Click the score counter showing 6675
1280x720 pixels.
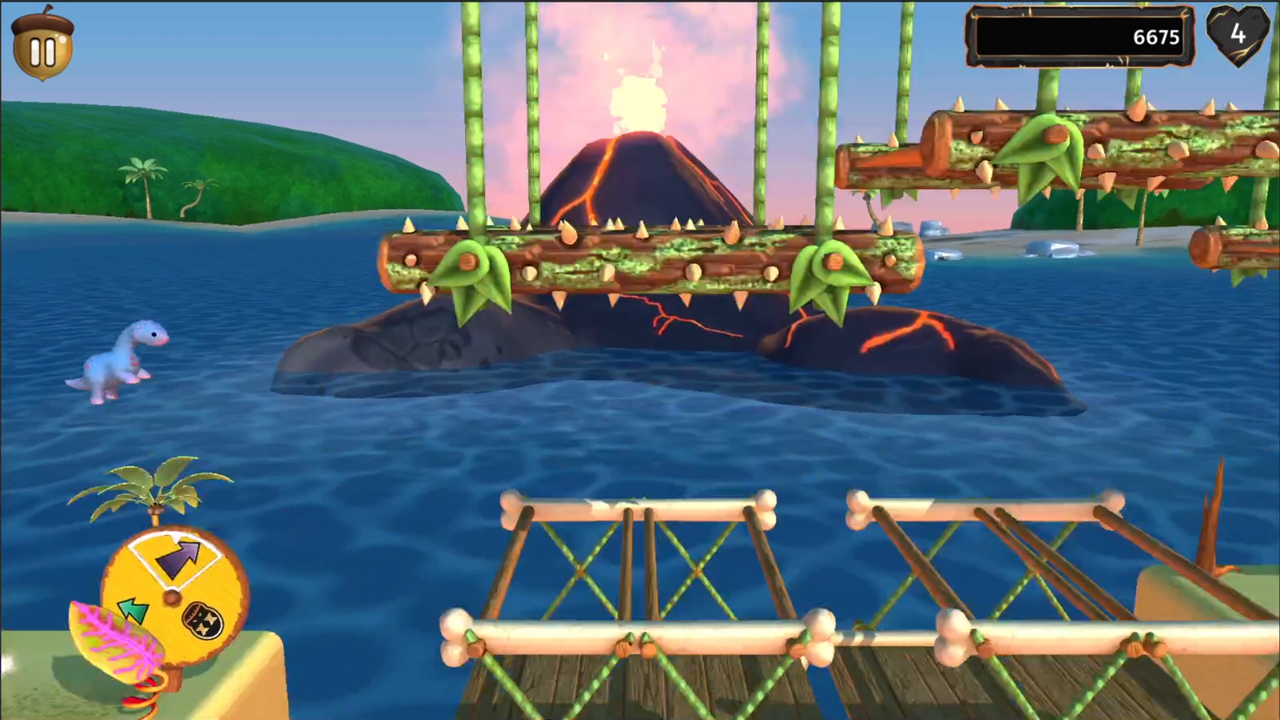point(1155,37)
